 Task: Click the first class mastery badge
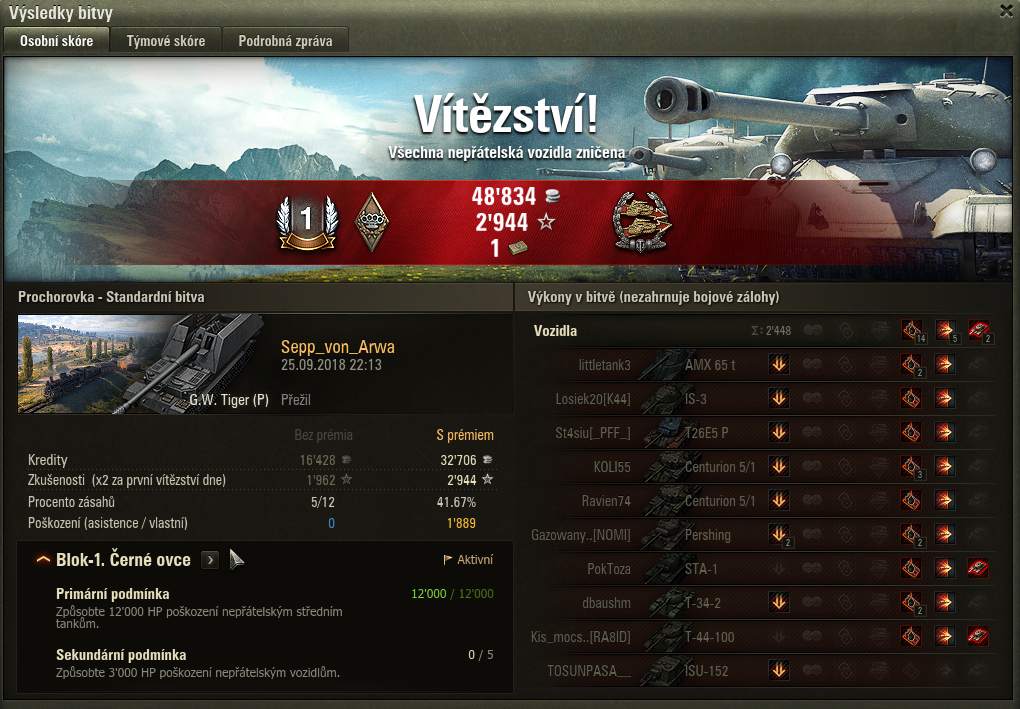tap(306, 221)
